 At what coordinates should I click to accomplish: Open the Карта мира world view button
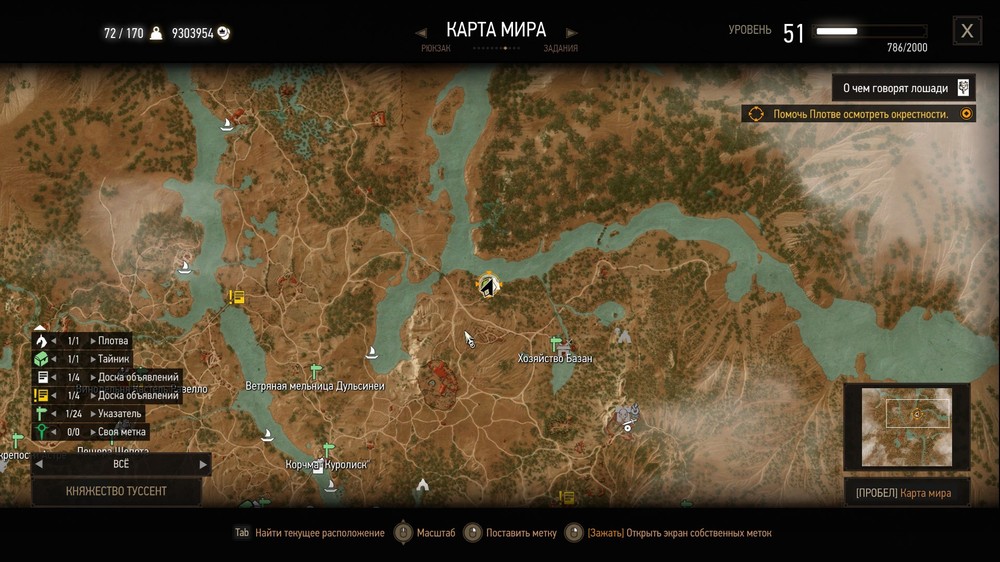(x=906, y=492)
